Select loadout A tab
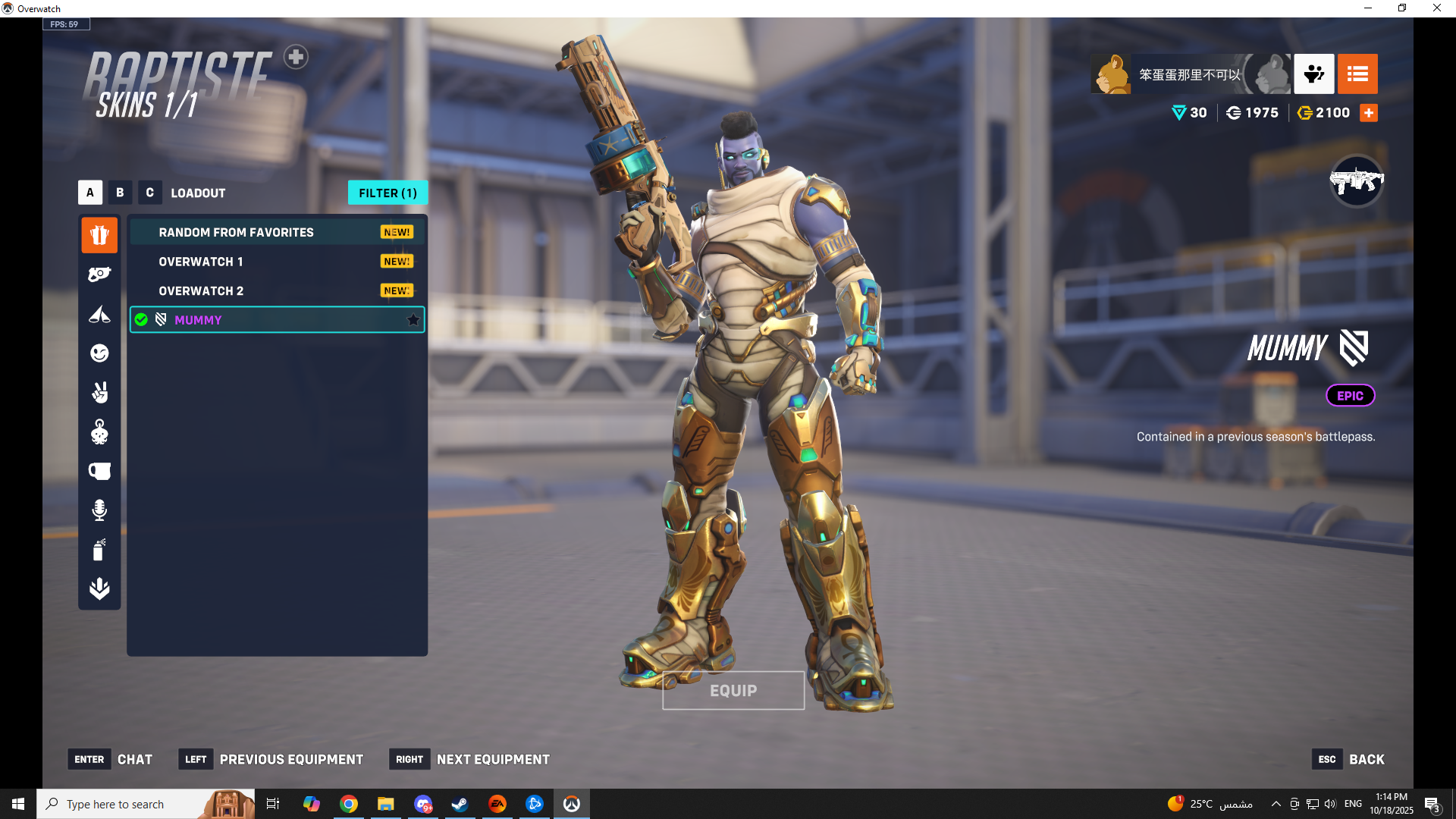The width and height of the screenshot is (1456, 819). click(89, 193)
